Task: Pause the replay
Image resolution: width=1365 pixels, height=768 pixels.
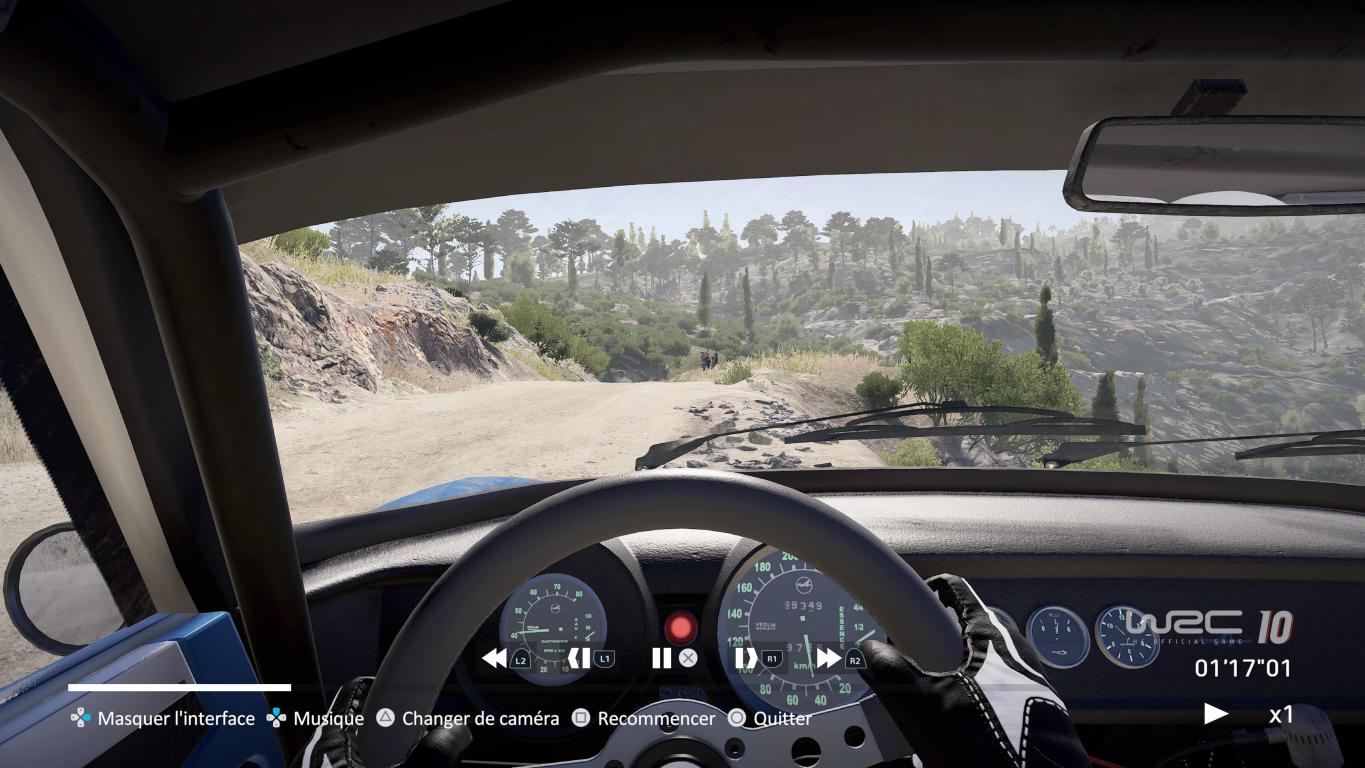Action: pos(661,658)
